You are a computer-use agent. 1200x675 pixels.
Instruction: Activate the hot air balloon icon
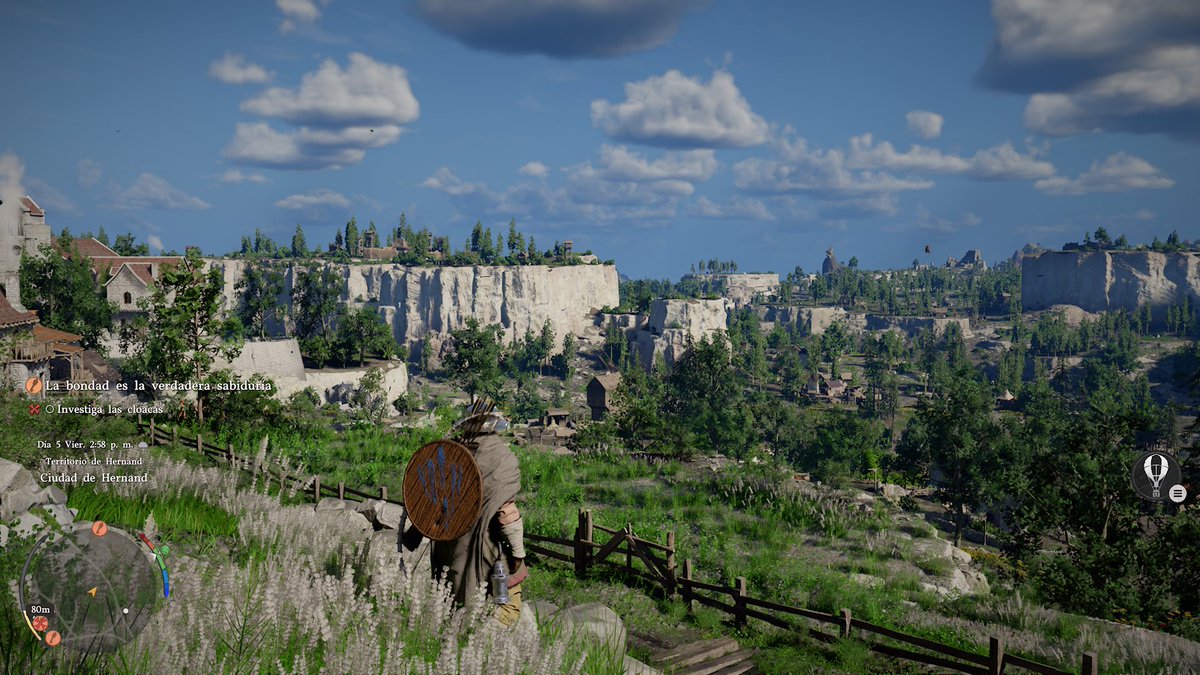(x=1155, y=474)
